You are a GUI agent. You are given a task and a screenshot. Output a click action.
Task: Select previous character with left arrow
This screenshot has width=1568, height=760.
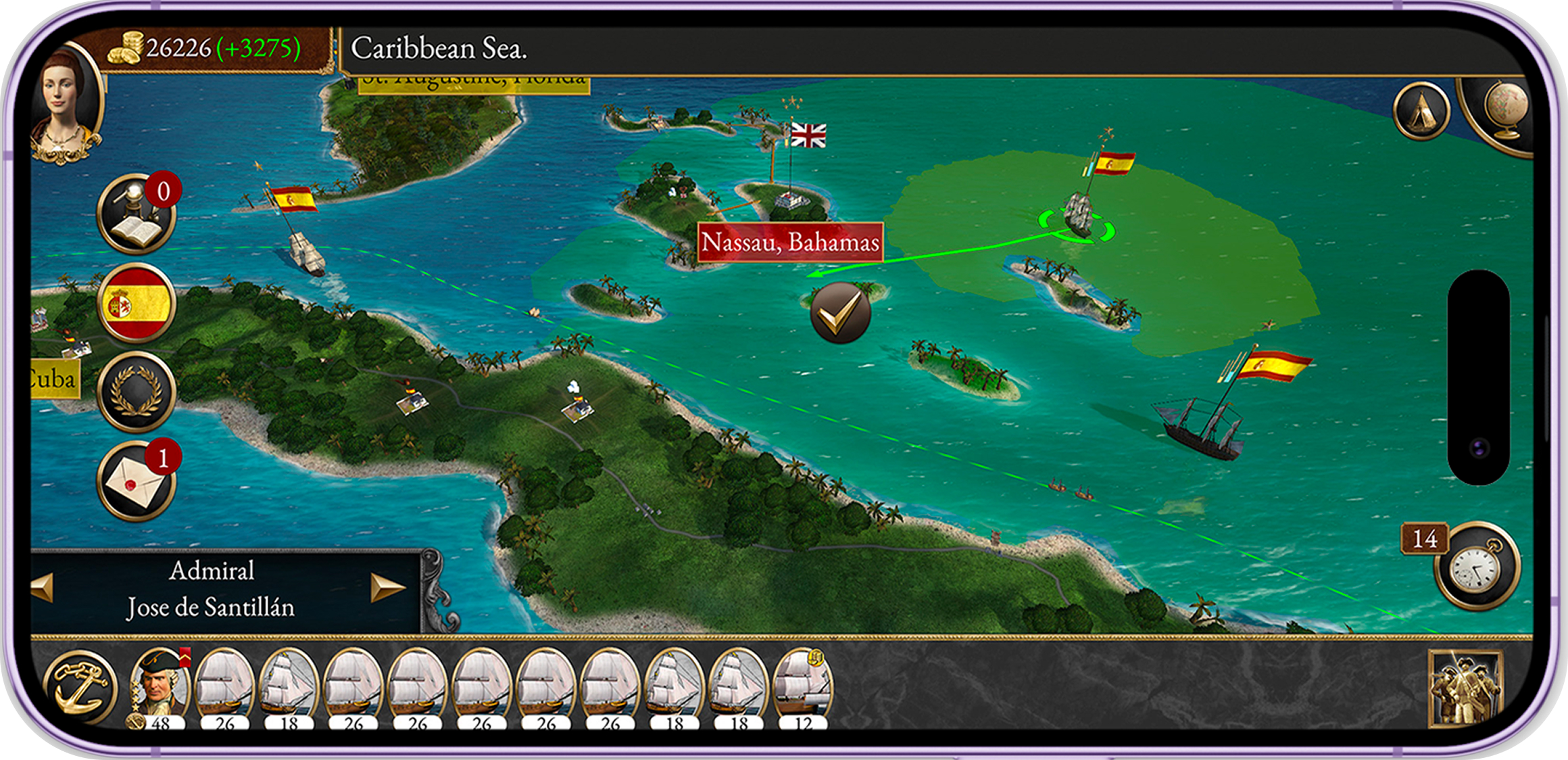pyautogui.click(x=43, y=587)
